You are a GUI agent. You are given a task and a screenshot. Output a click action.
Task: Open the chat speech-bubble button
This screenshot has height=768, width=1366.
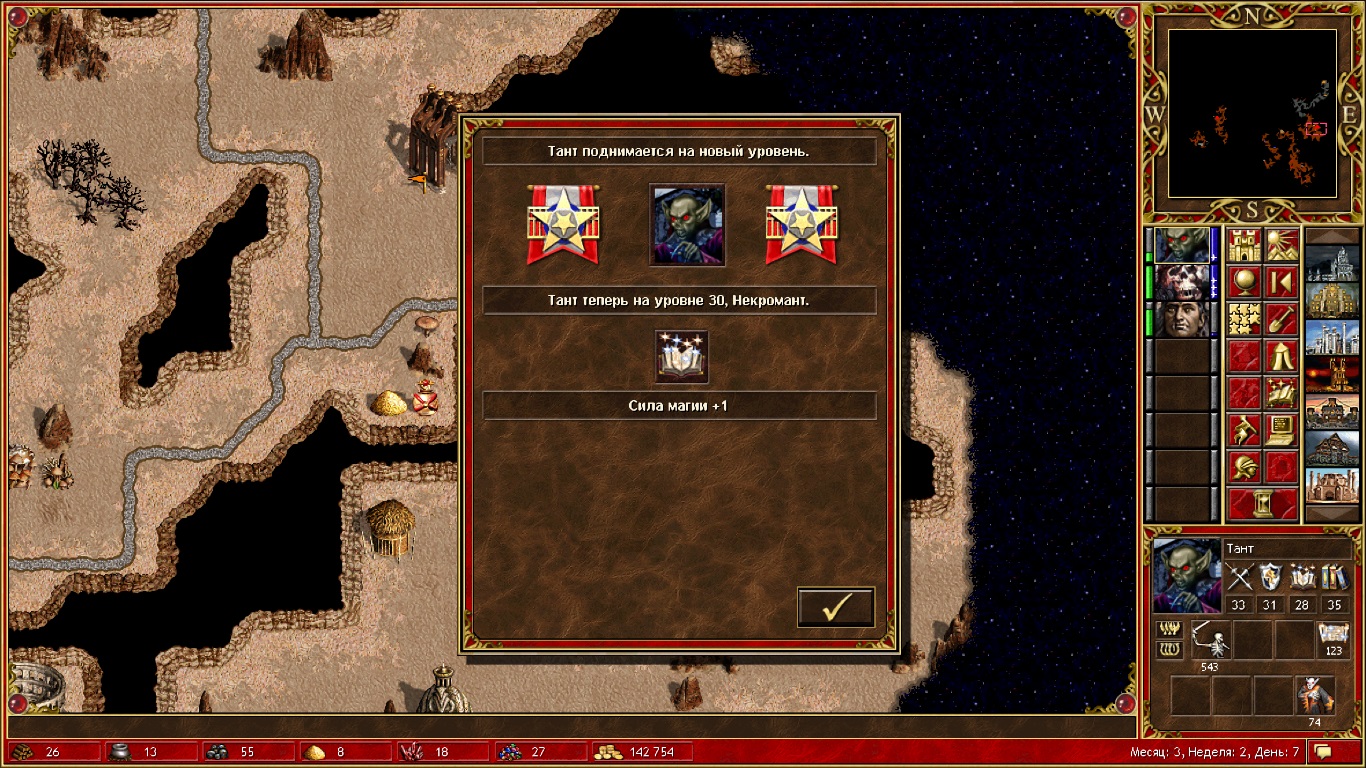[1323, 751]
